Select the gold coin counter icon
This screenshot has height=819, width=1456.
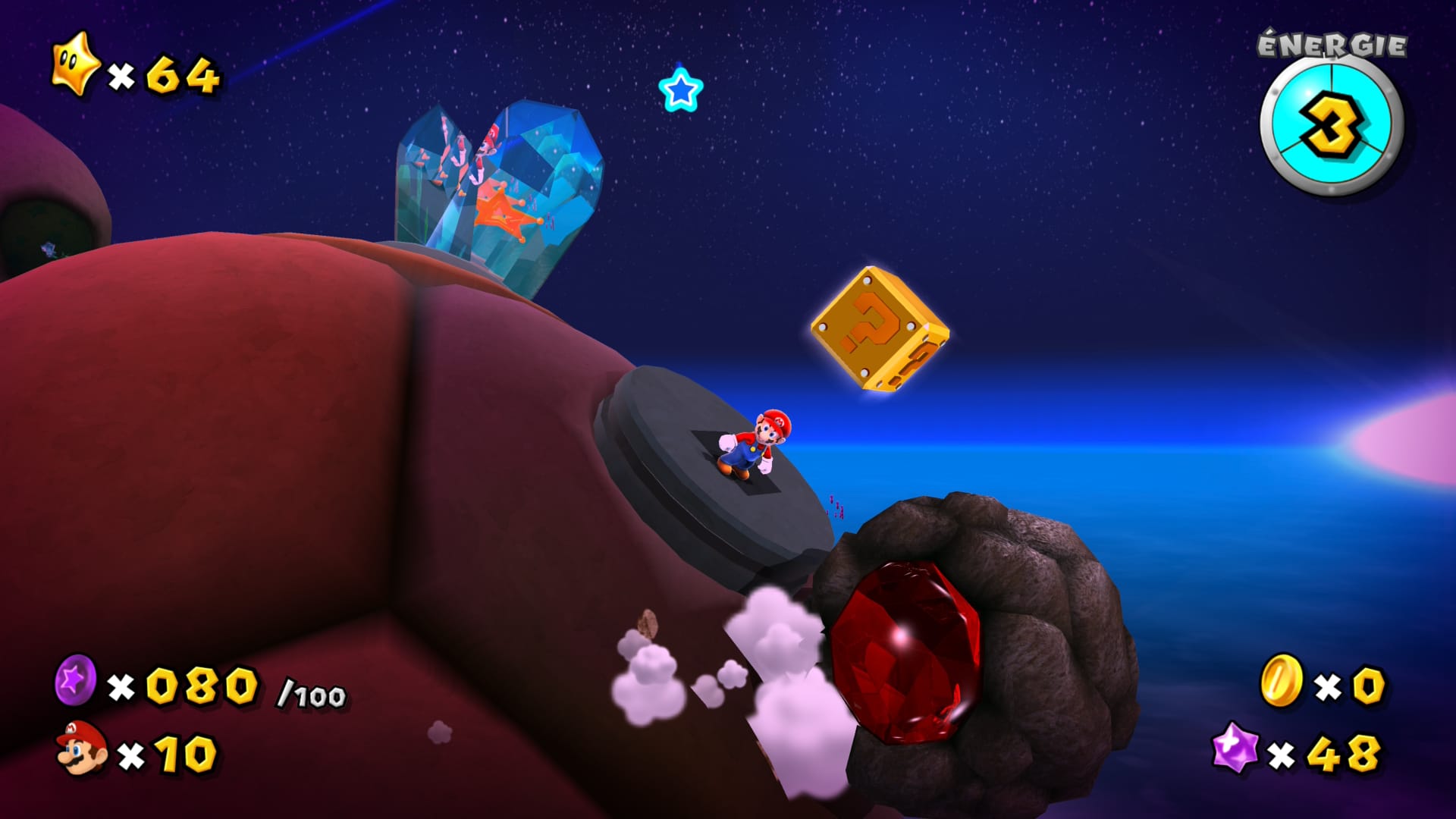1281,680
